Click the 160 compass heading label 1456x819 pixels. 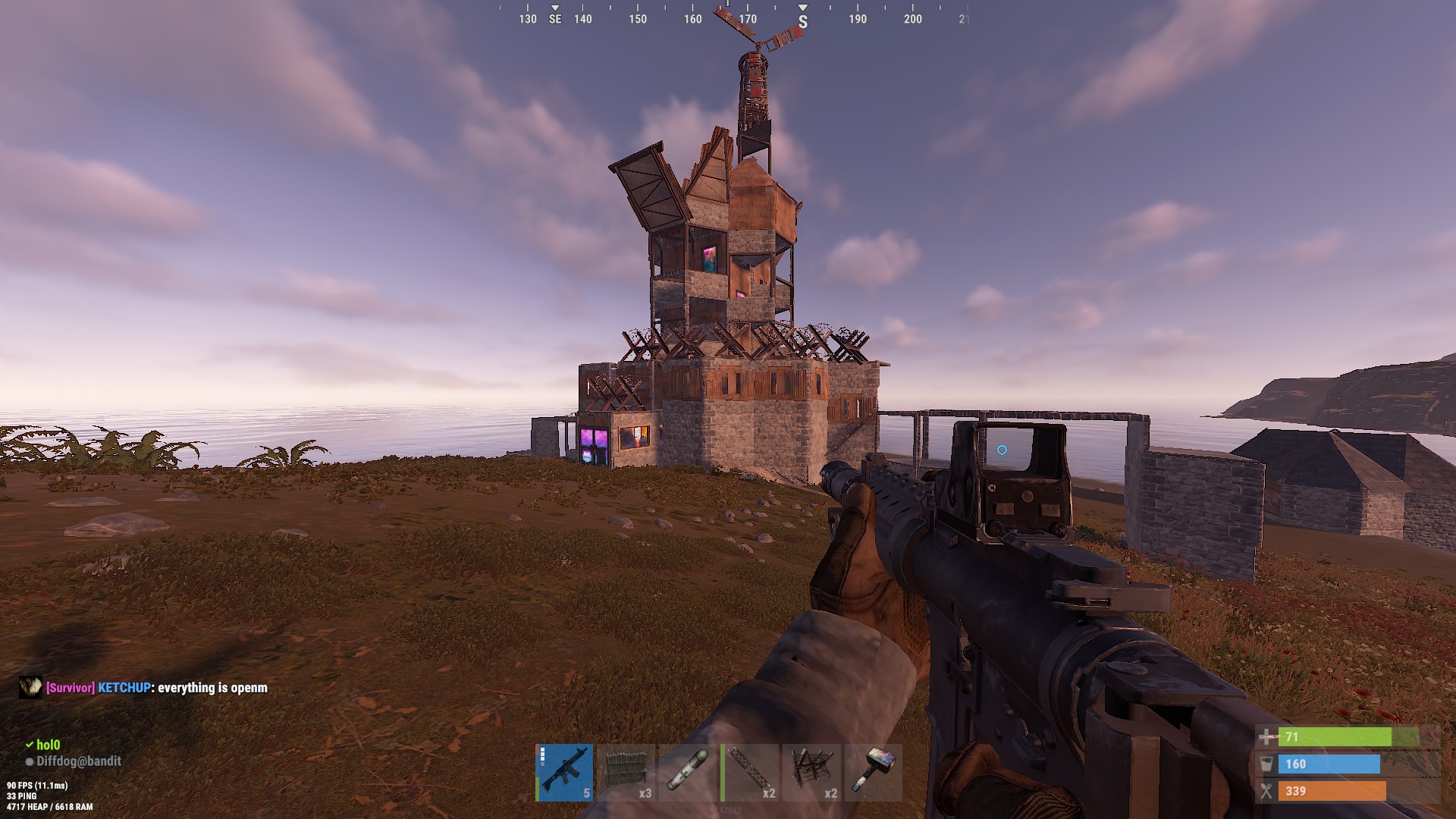point(692,20)
